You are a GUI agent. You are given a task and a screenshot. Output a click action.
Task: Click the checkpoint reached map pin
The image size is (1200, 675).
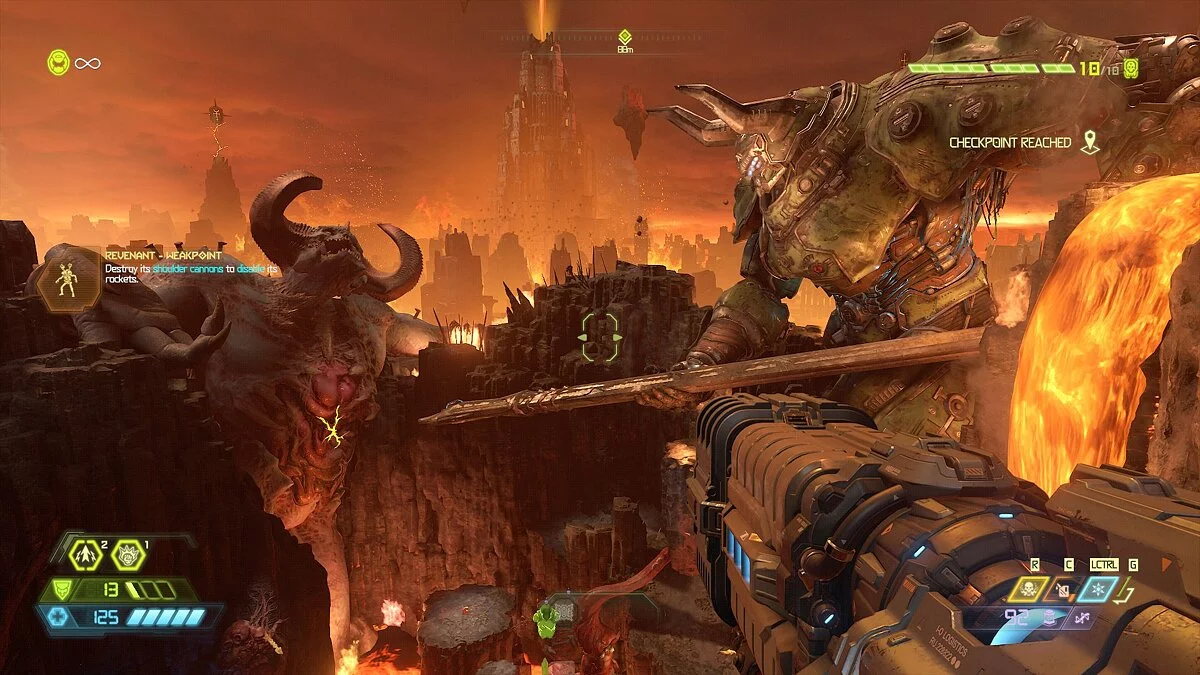pos(1089,143)
